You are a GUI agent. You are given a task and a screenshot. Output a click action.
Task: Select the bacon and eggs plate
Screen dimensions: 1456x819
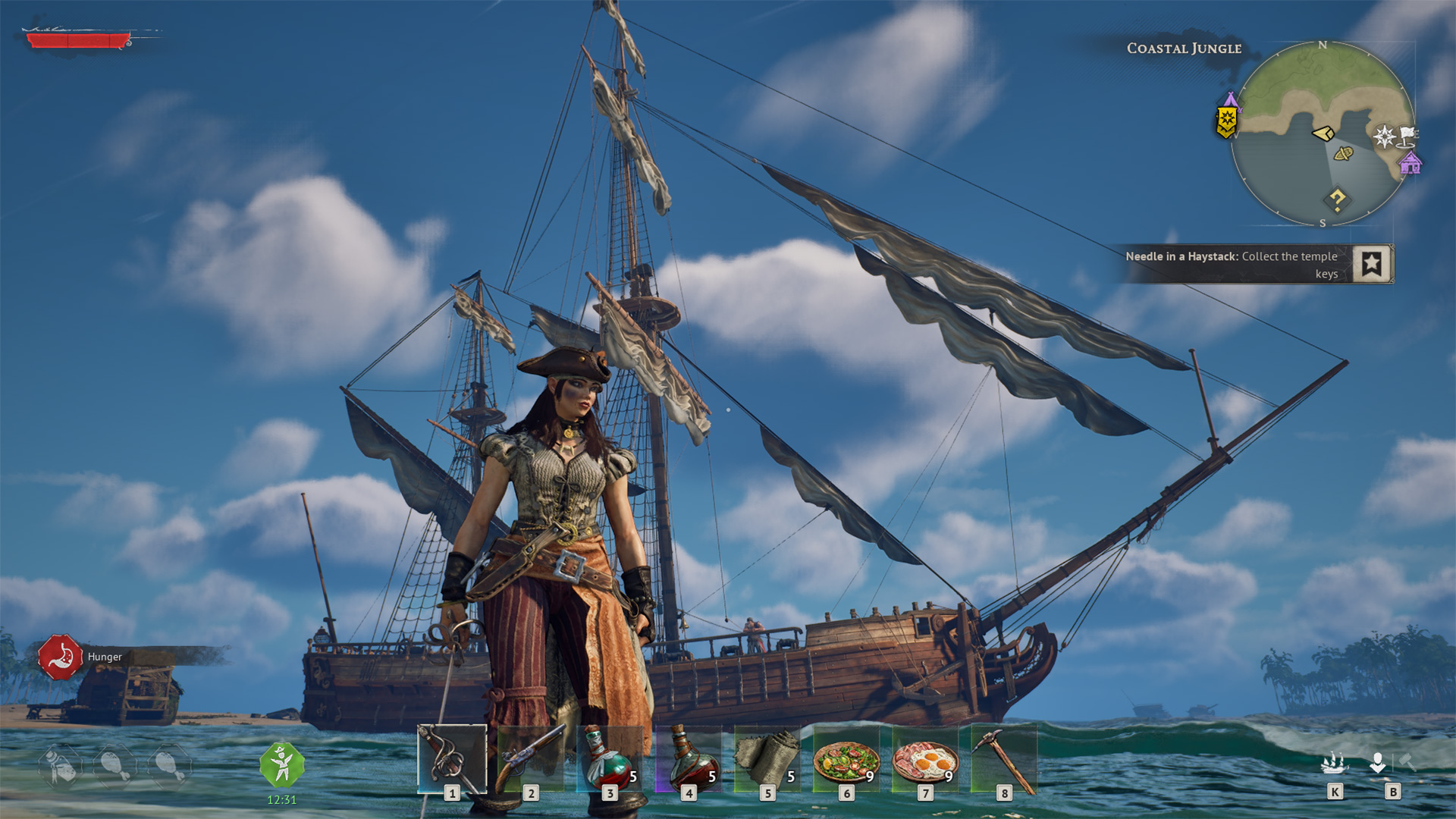[x=925, y=759]
